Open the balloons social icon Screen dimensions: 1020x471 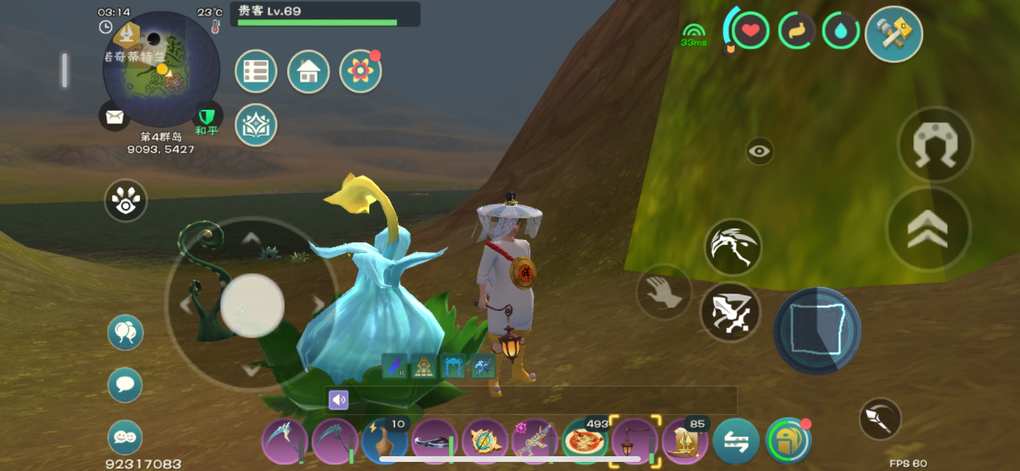click(x=125, y=332)
